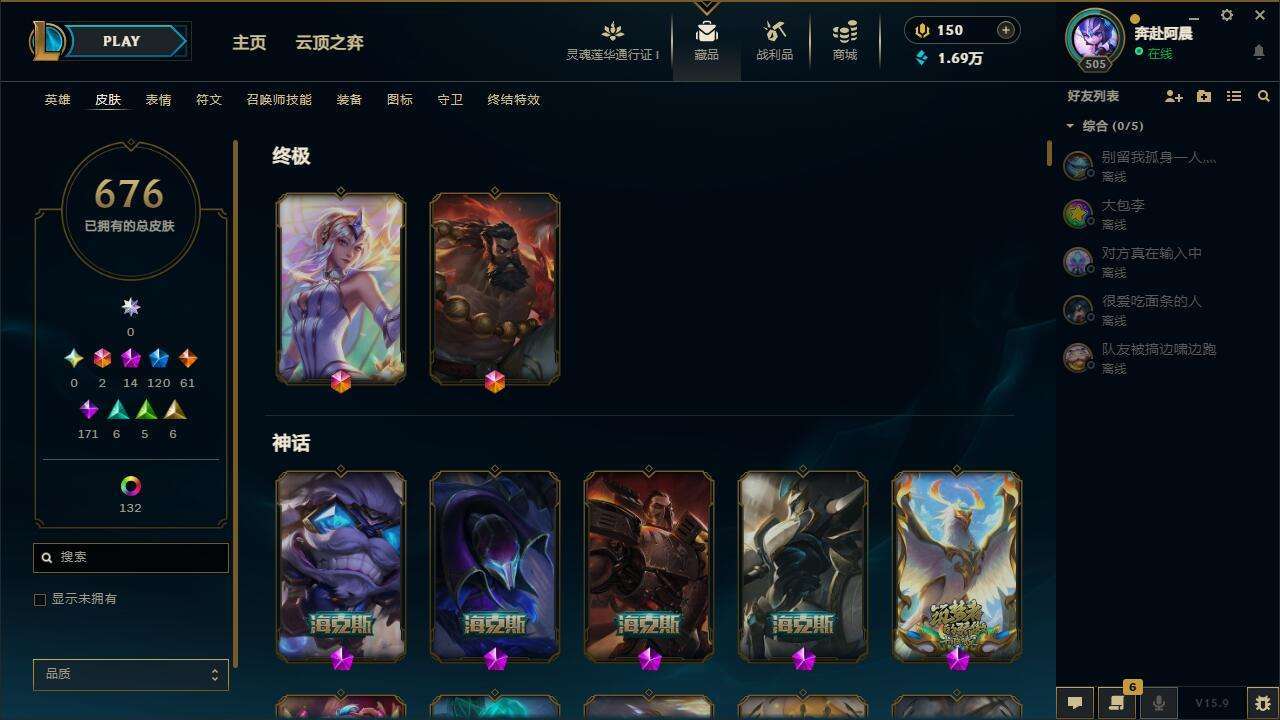Open the friend list search icon
Viewport: 1280px width, 720px height.
click(1264, 96)
